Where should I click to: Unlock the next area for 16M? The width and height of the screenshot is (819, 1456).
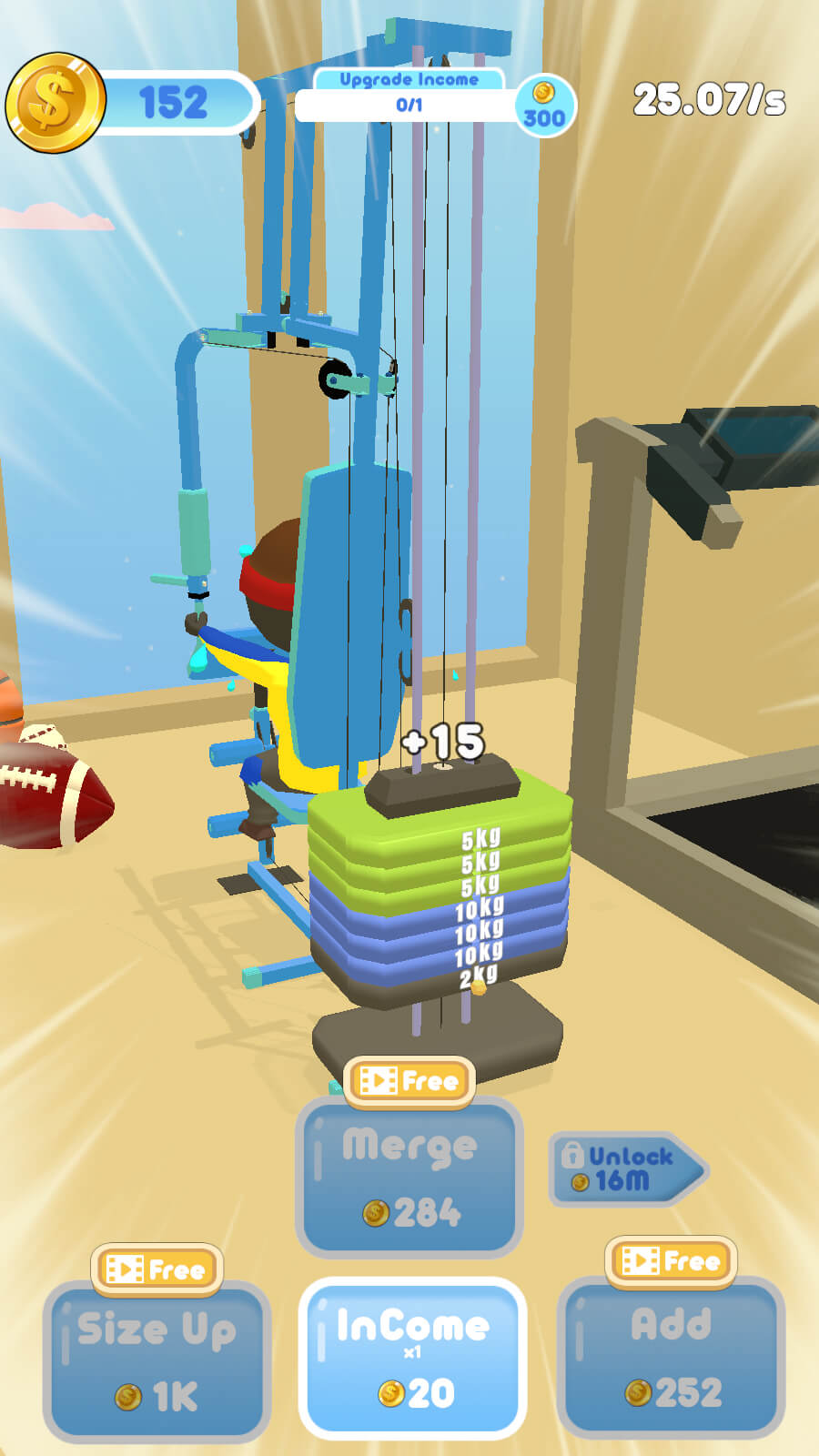[x=627, y=1169]
